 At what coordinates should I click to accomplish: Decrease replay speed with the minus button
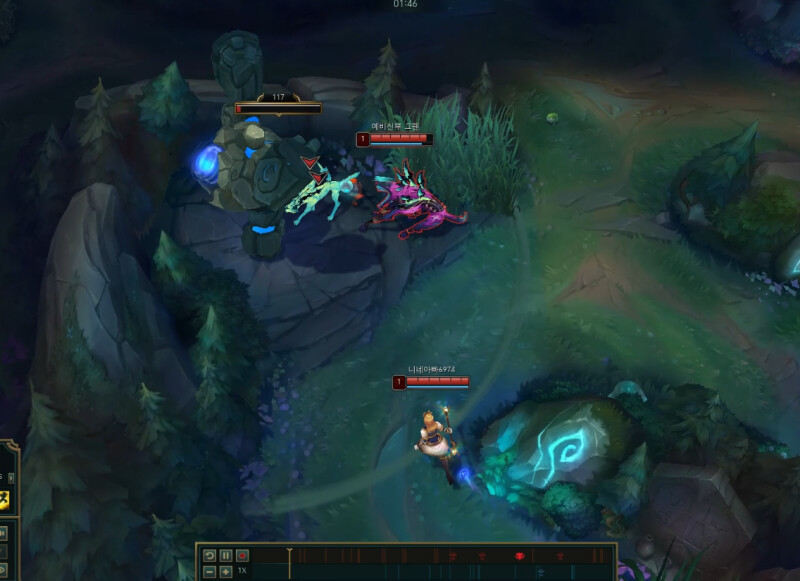click(210, 571)
